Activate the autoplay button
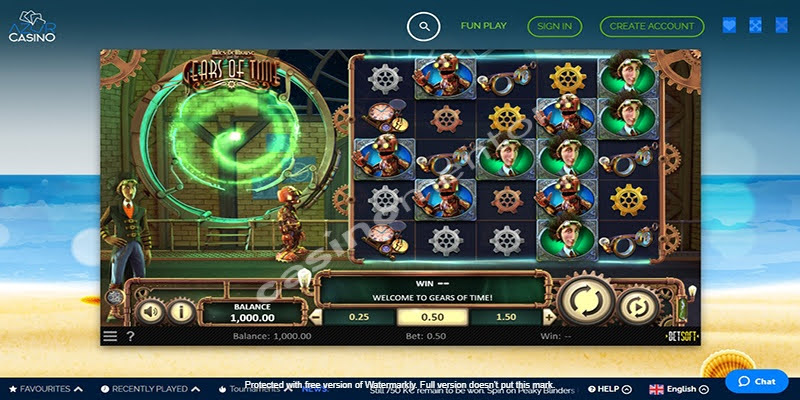The width and height of the screenshot is (800, 400). (637, 306)
